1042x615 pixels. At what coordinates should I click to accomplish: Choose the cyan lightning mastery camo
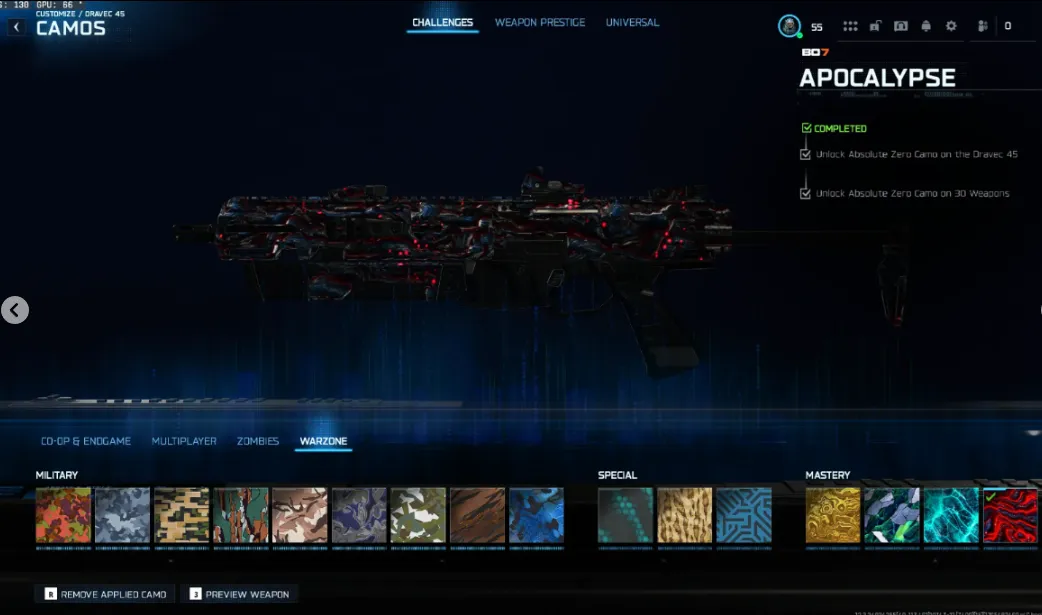[x=951, y=516]
